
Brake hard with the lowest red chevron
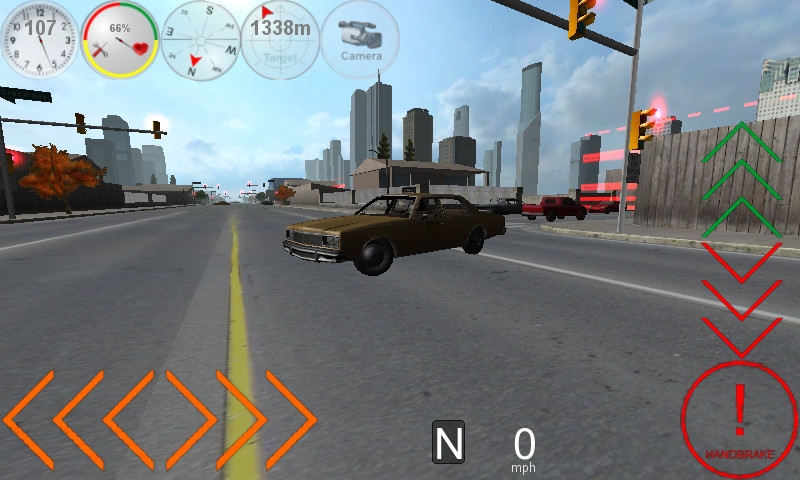click(x=741, y=335)
